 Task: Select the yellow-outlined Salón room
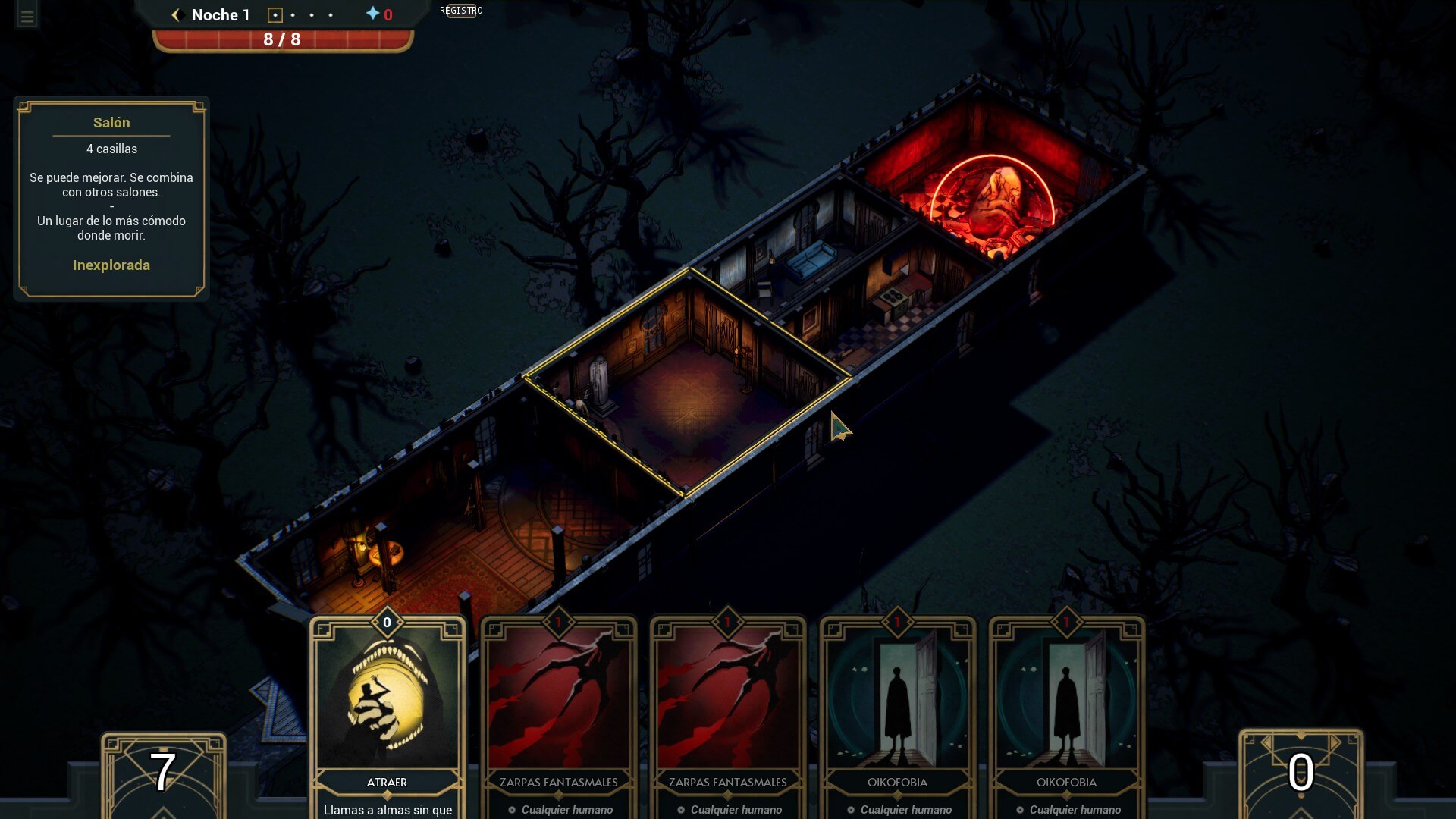click(x=686, y=387)
